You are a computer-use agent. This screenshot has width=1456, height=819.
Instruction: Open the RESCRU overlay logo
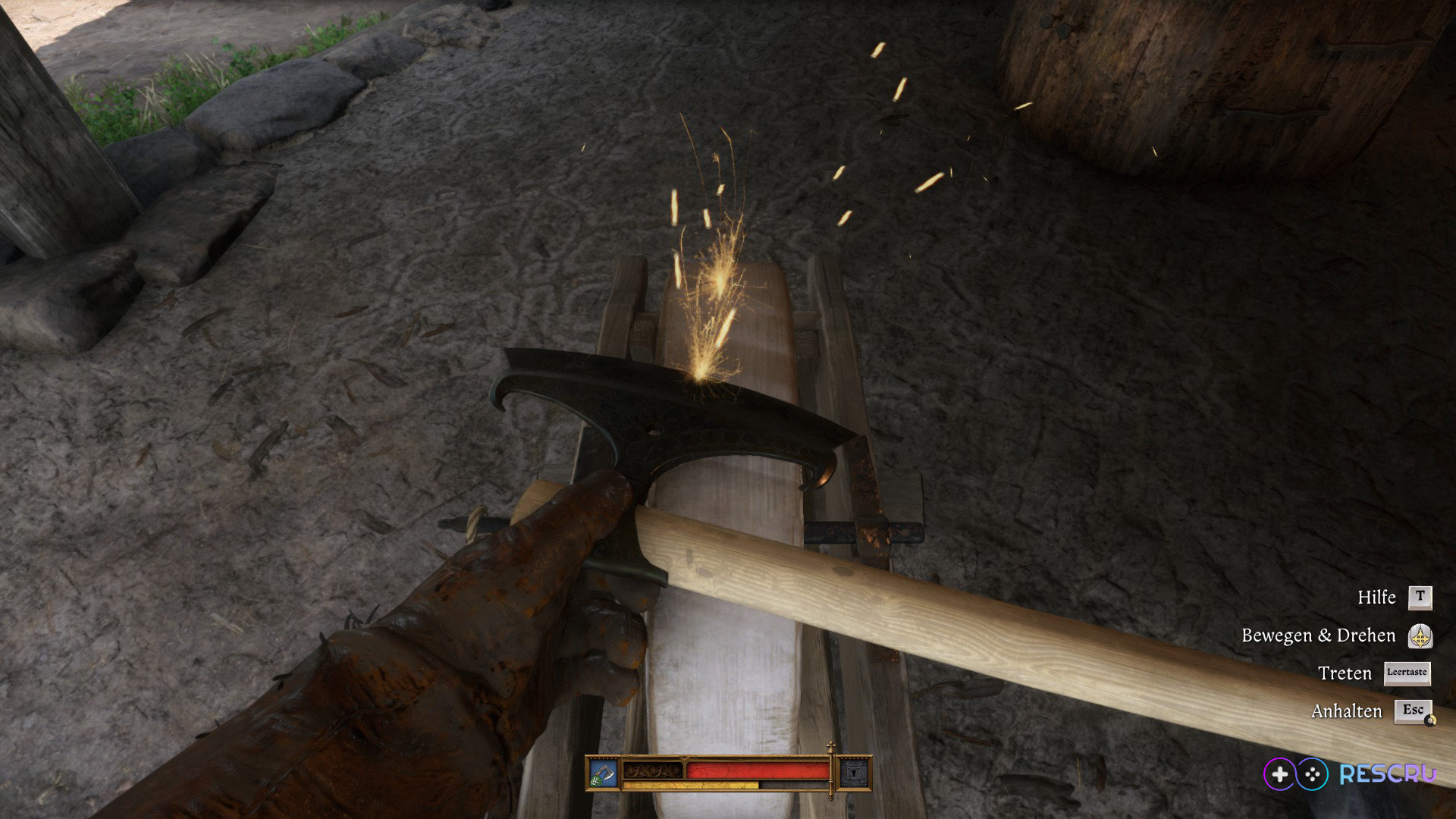pyautogui.click(x=1350, y=773)
